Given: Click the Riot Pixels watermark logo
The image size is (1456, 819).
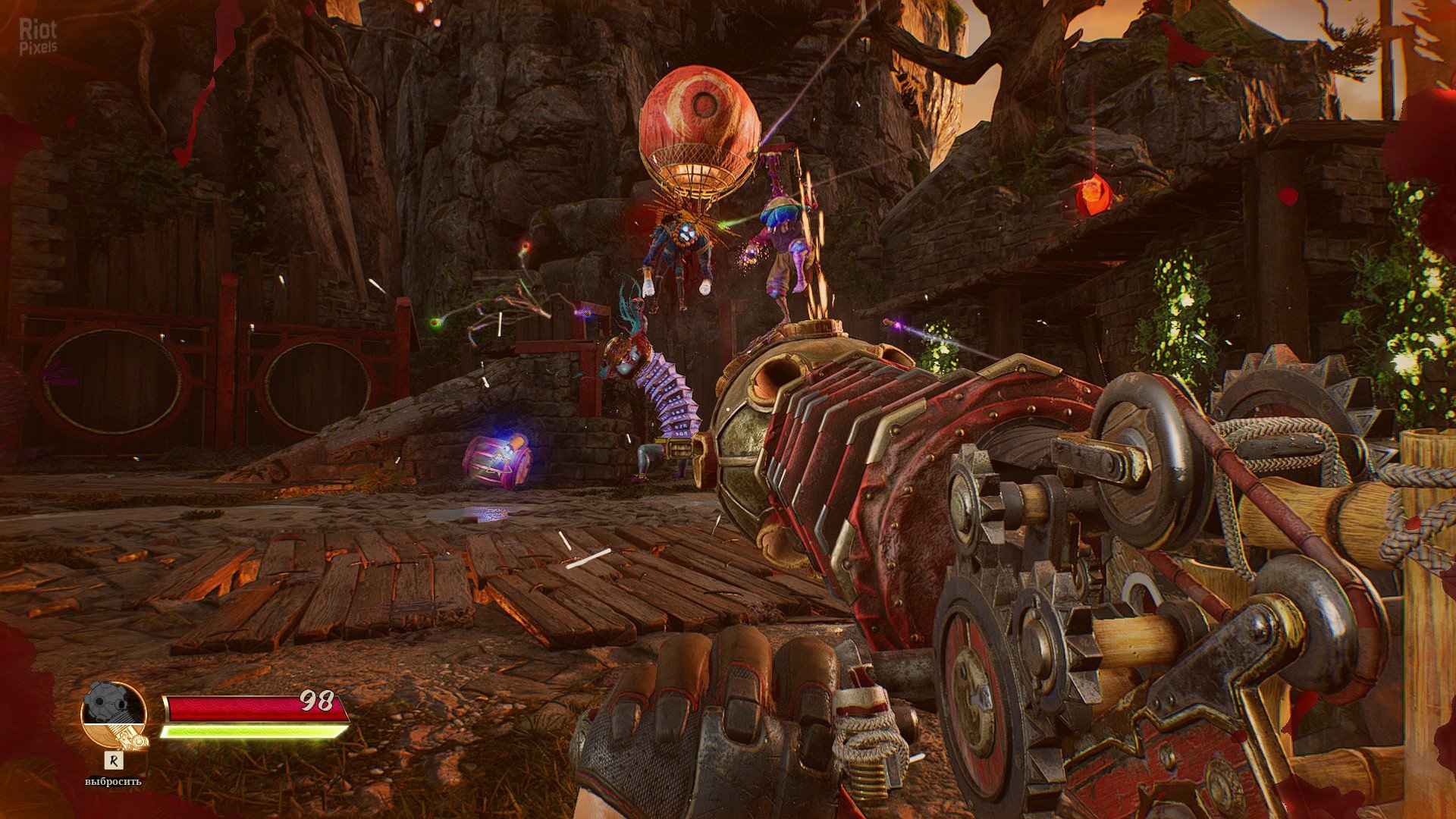Looking at the screenshot, I should click(37, 37).
